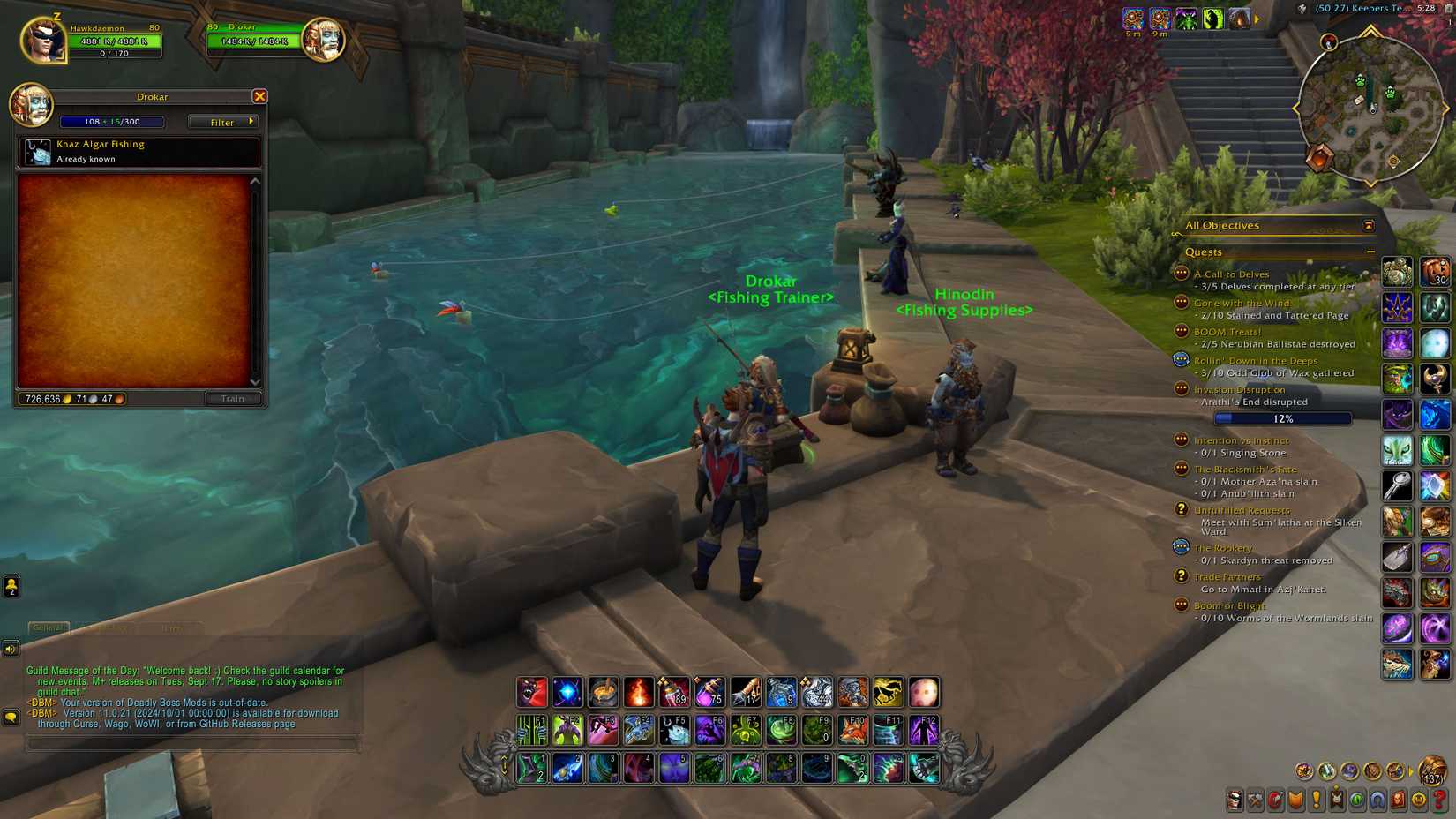Collapse the All Objectives tracker header
Image resolution: width=1456 pixels, height=819 pixels.
click(1370, 225)
